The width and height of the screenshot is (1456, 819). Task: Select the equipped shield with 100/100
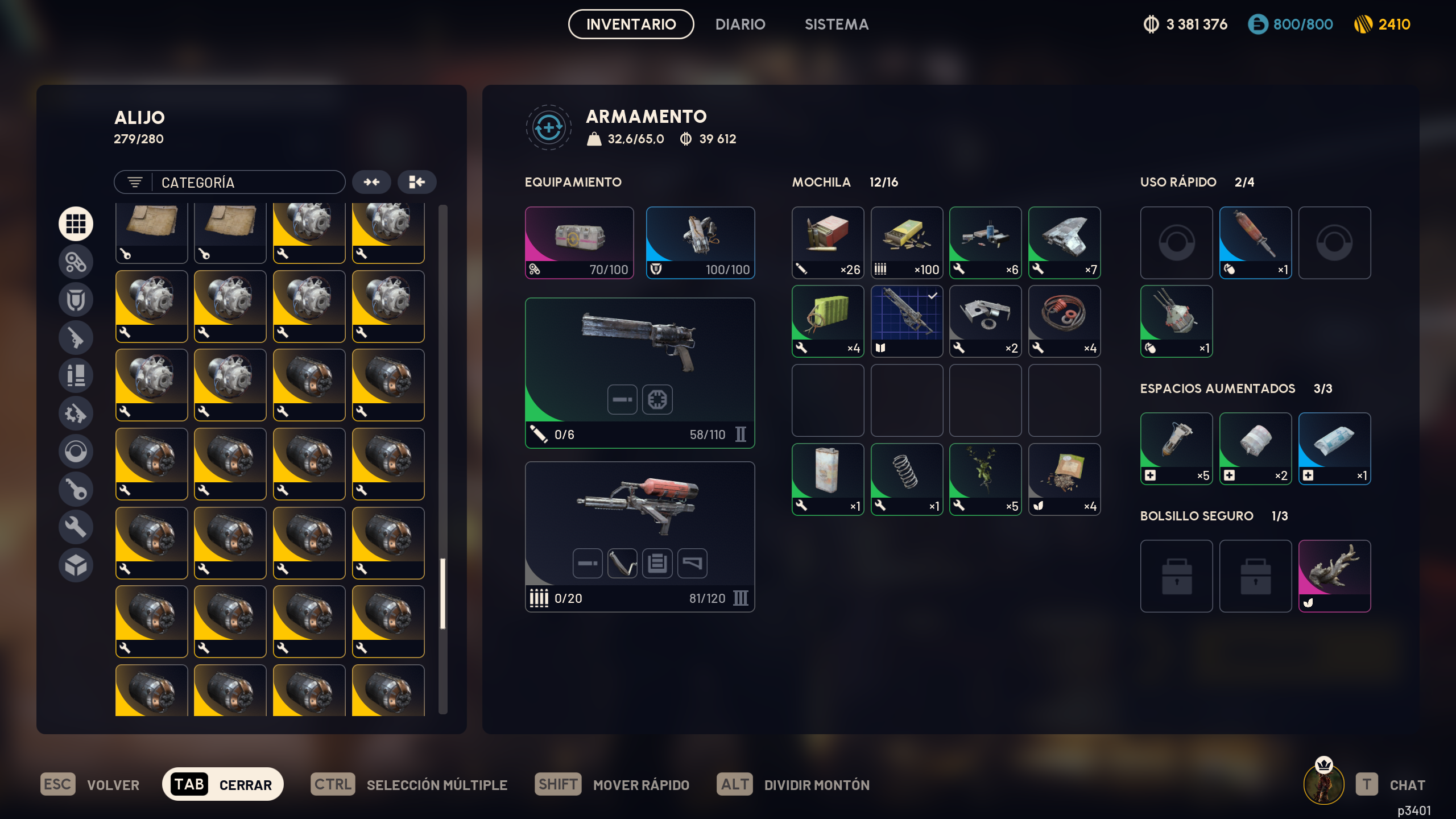tap(700, 243)
